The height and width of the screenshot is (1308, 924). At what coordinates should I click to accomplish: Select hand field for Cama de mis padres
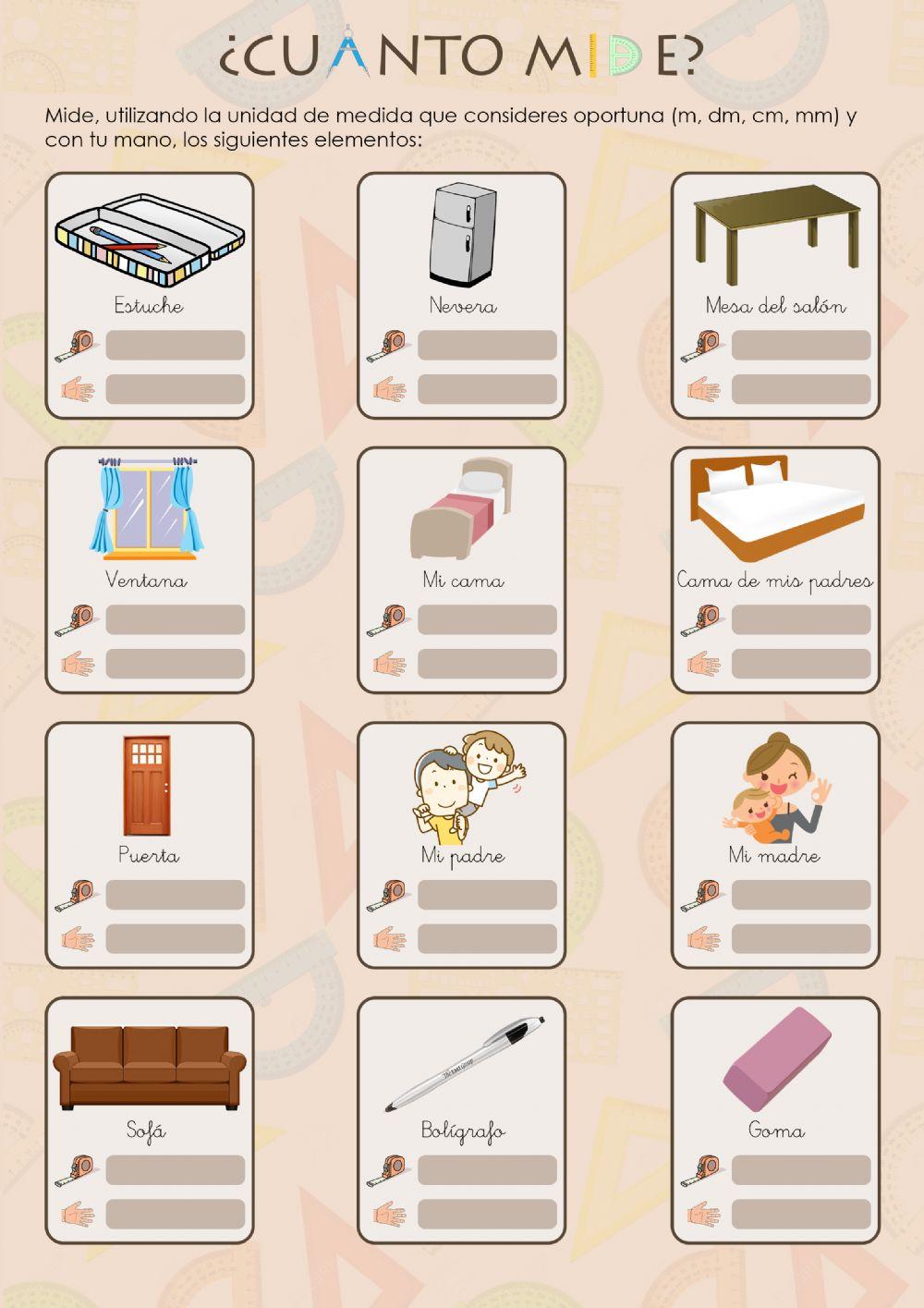pyautogui.click(x=801, y=664)
